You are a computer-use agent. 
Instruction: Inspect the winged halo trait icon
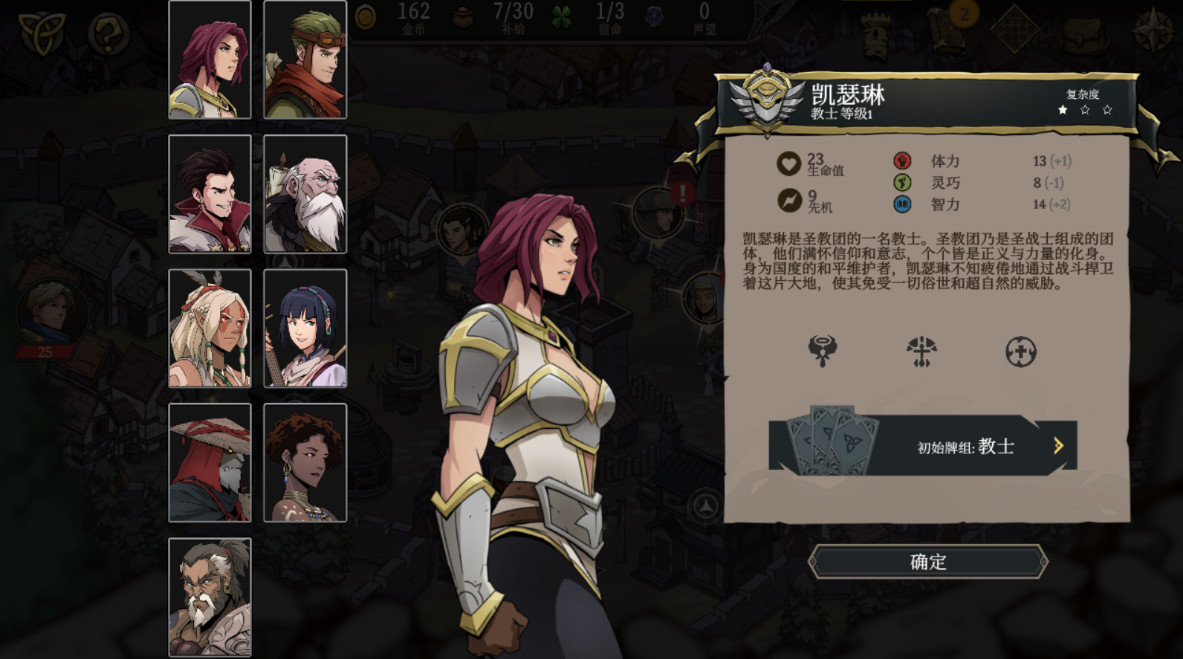point(823,351)
